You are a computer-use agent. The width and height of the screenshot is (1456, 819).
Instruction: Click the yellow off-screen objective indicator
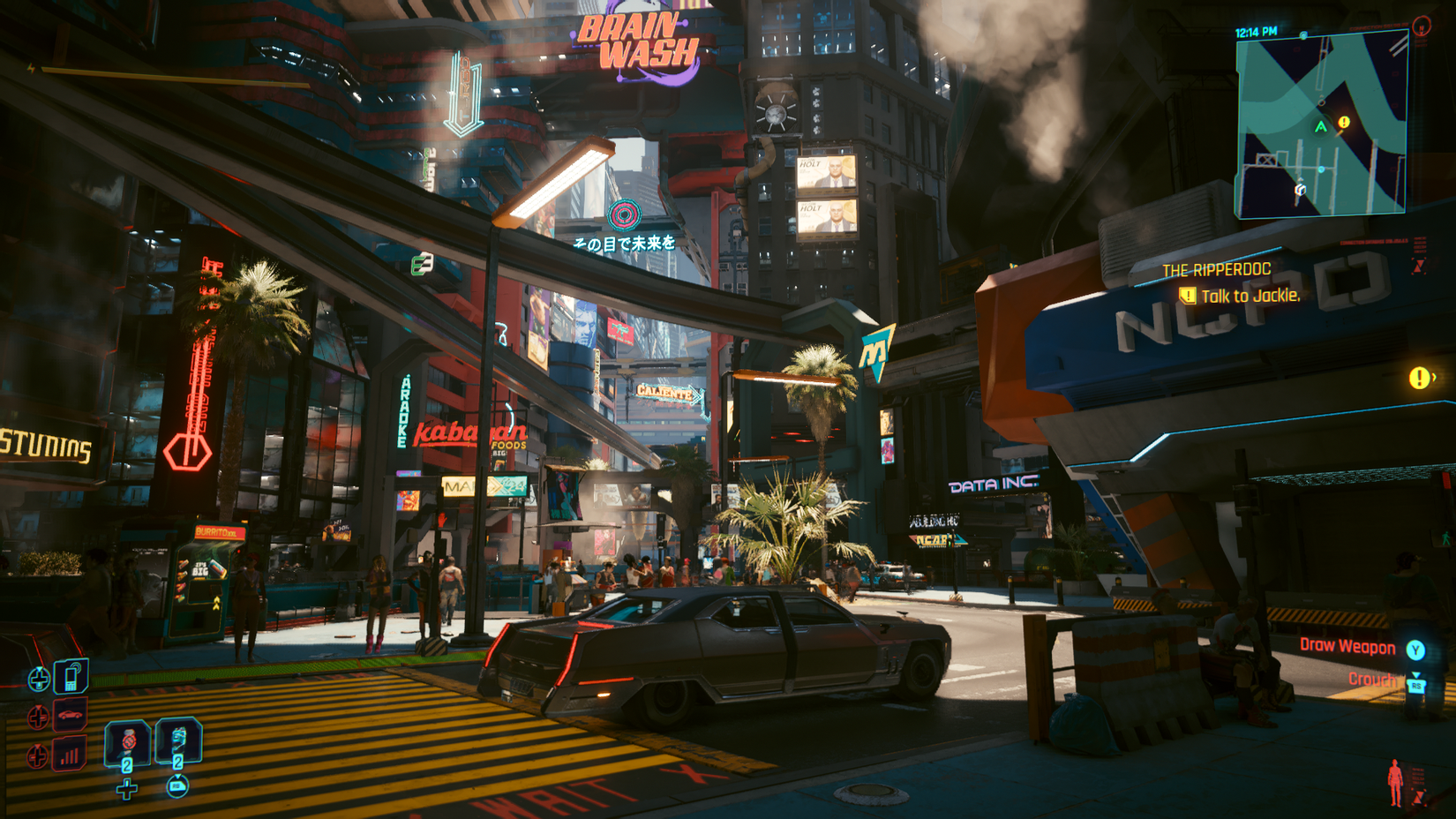(x=1419, y=378)
